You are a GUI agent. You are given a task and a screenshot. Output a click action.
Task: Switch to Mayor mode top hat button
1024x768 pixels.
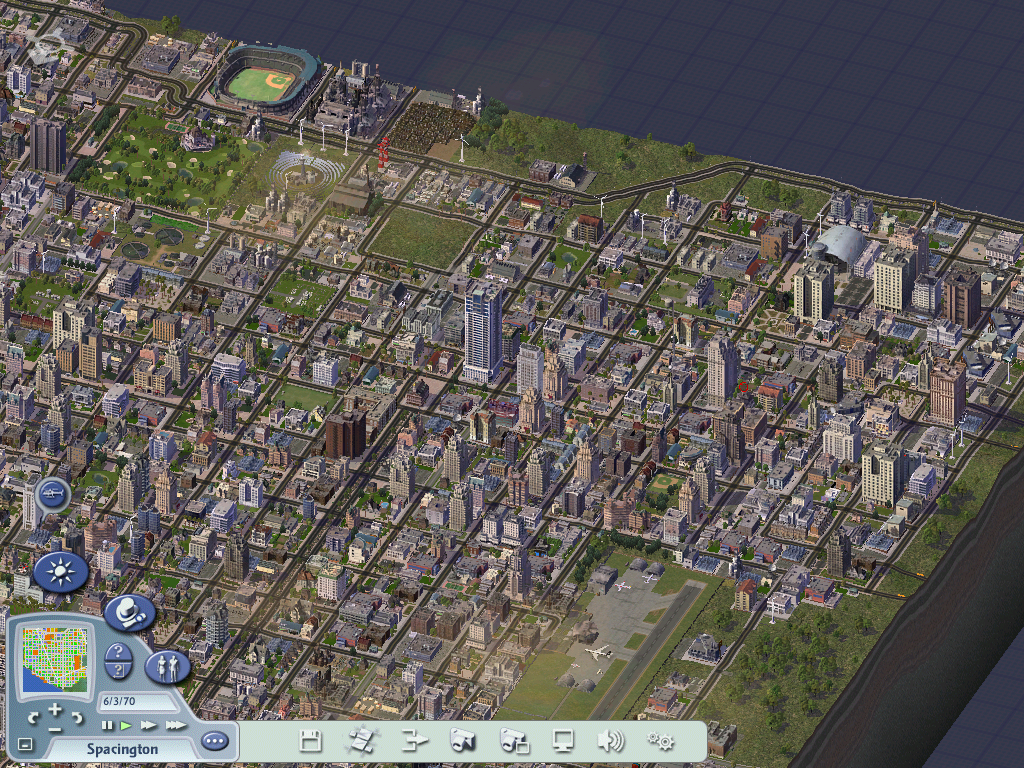click(x=130, y=612)
